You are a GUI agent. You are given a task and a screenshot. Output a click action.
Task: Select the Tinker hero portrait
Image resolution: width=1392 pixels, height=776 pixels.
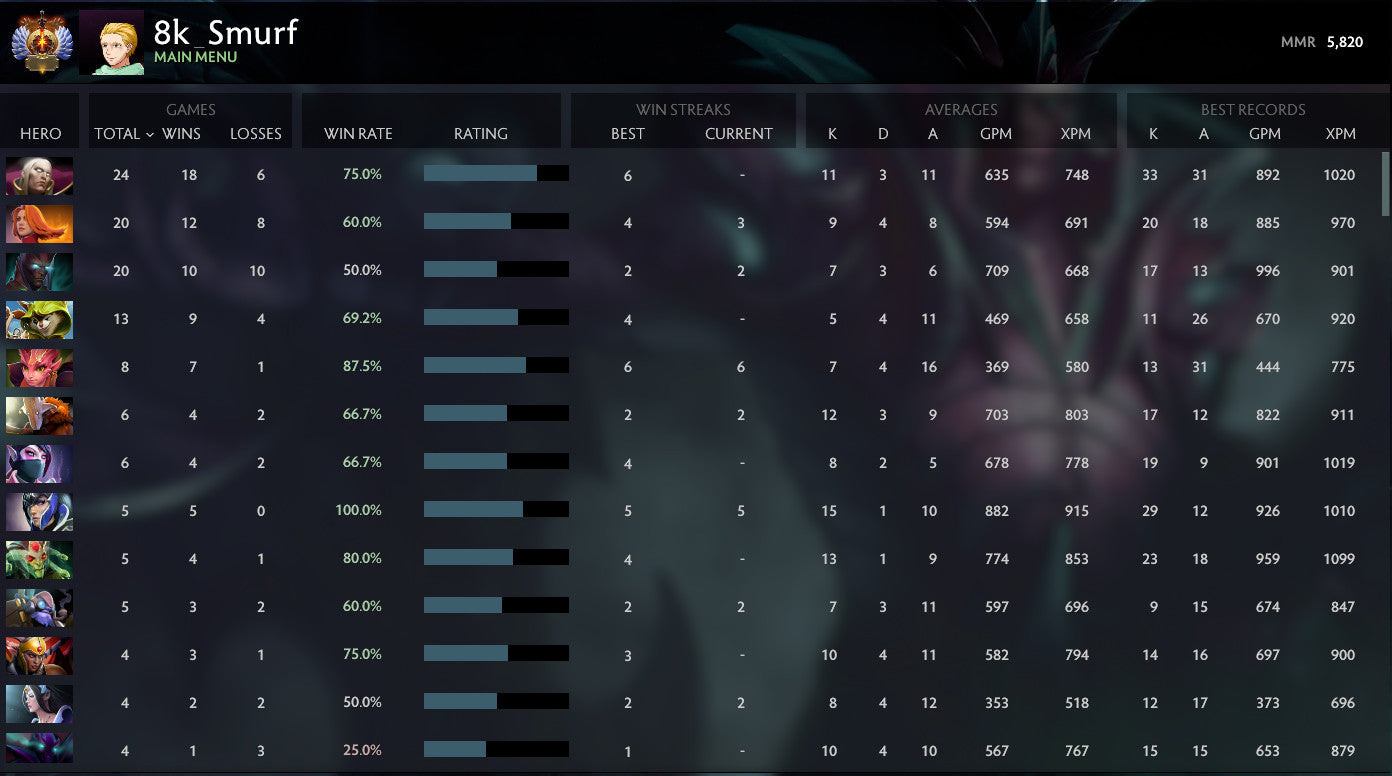[39, 607]
